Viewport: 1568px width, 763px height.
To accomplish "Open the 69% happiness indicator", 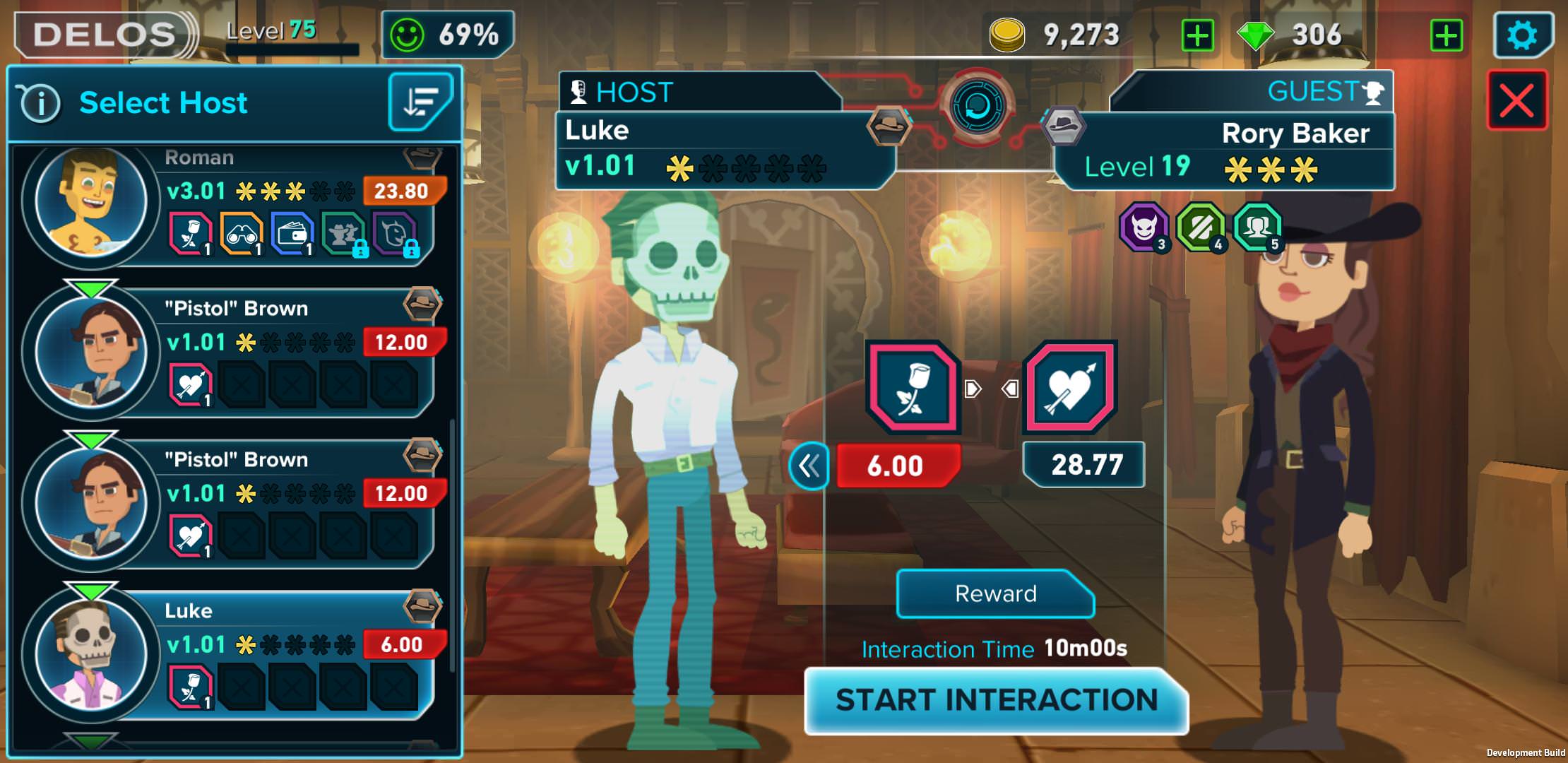I will [x=448, y=35].
